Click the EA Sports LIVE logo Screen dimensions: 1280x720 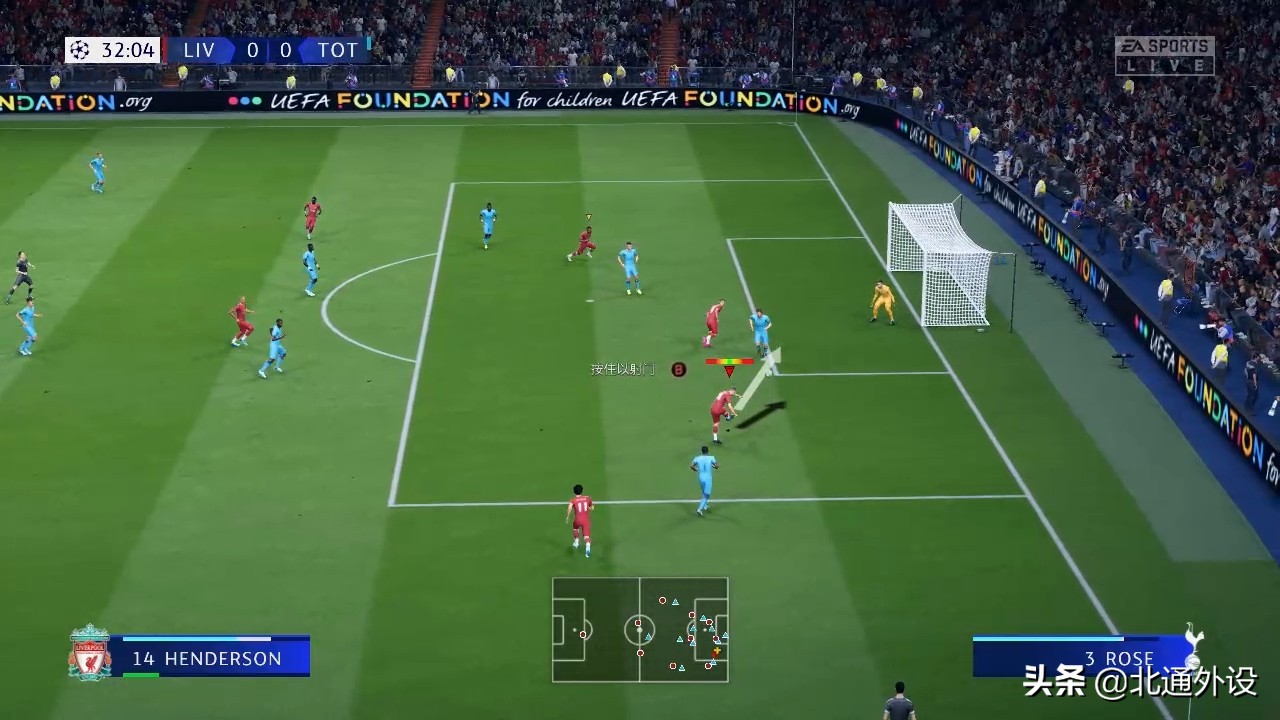coord(1166,54)
